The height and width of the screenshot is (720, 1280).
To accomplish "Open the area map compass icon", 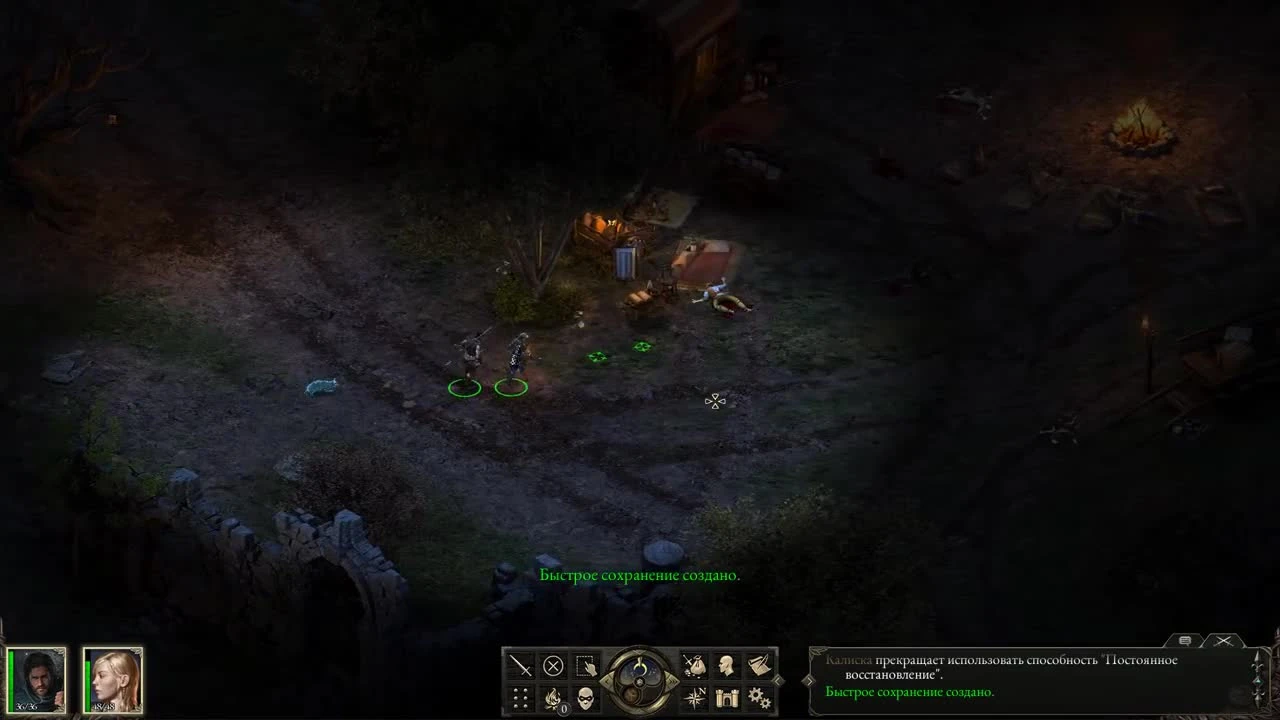I will (x=695, y=697).
